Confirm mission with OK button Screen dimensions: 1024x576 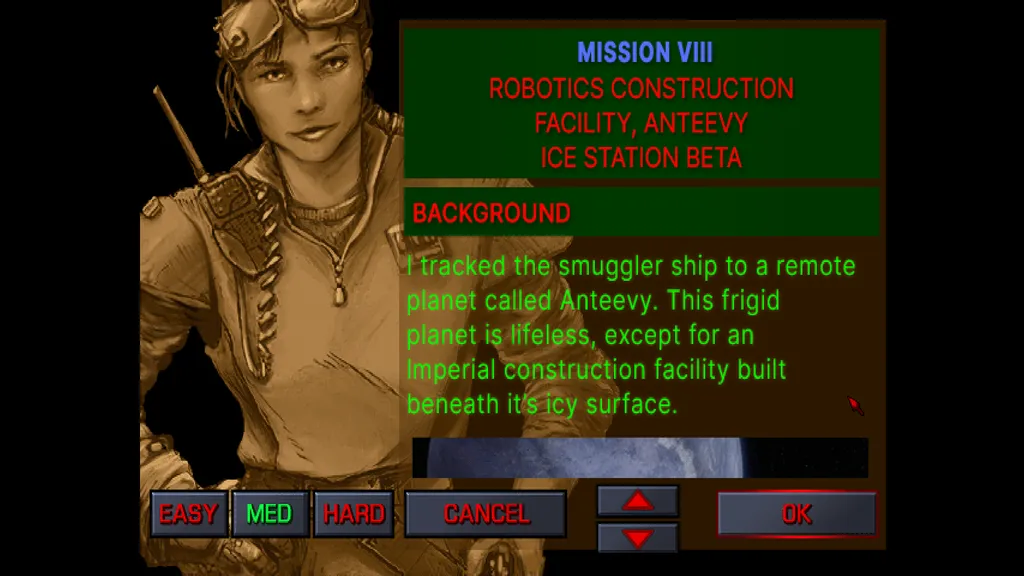point(796,514)
